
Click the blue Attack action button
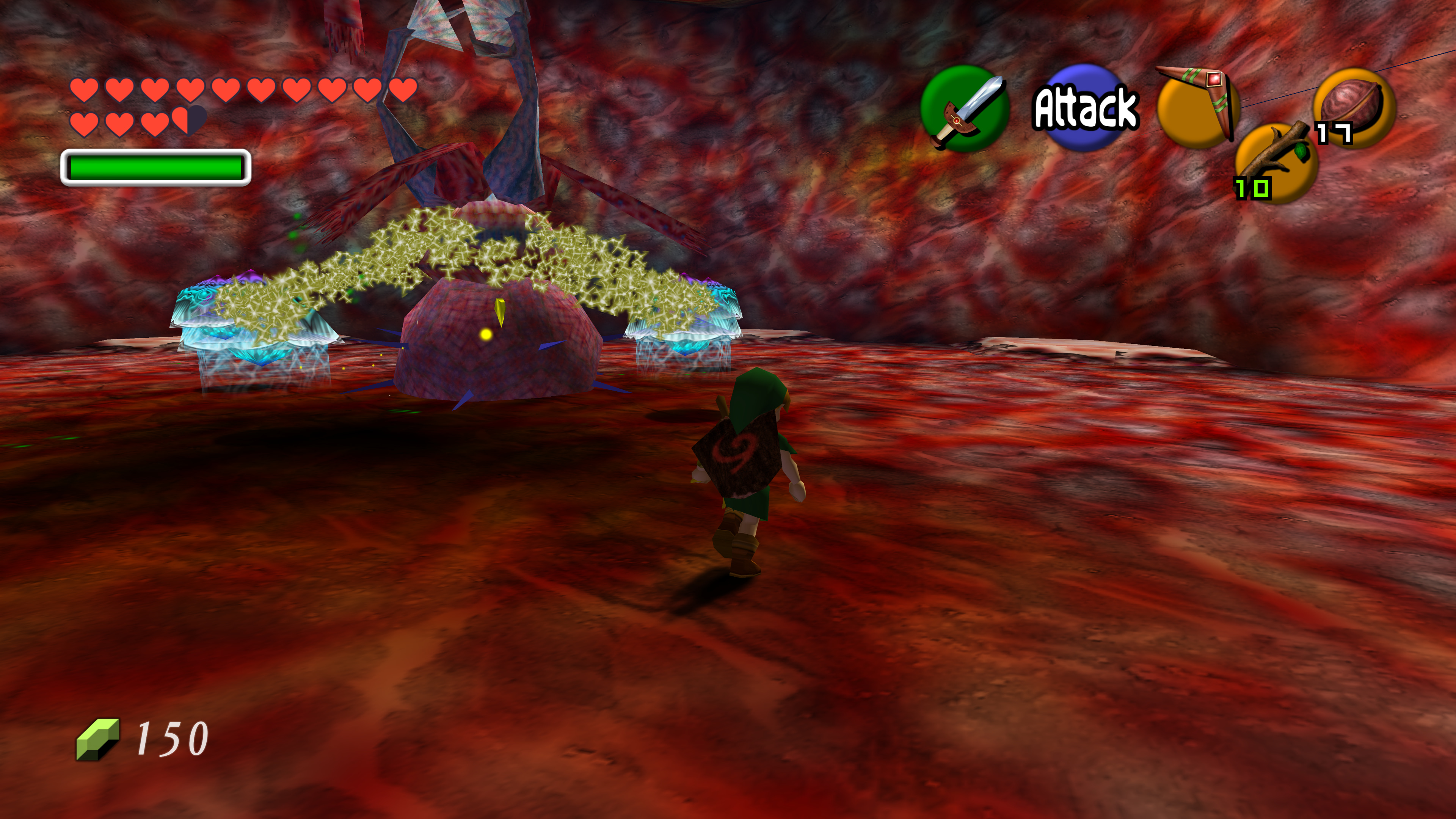1085,107
